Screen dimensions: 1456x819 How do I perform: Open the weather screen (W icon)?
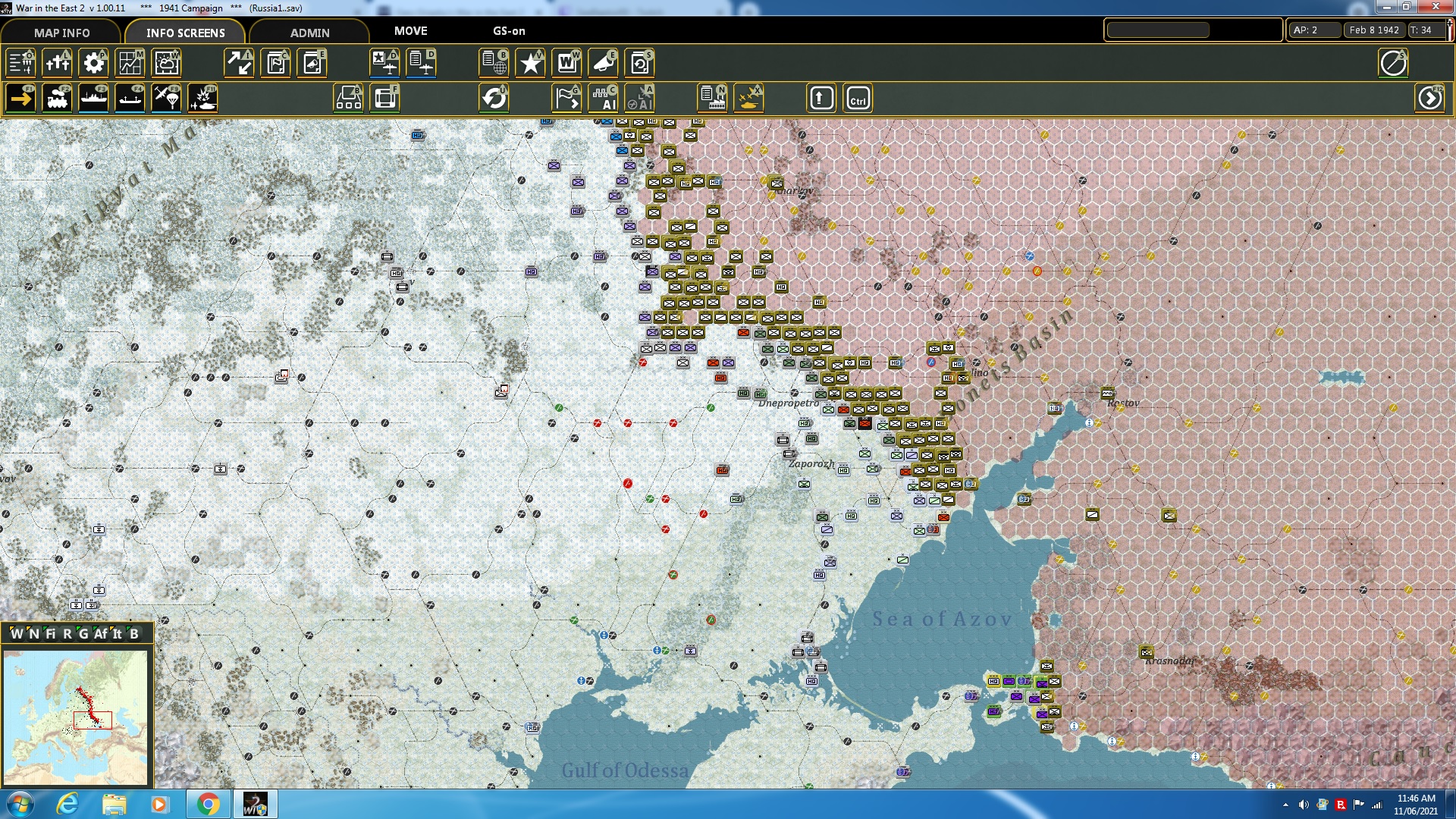click(166, 64)
